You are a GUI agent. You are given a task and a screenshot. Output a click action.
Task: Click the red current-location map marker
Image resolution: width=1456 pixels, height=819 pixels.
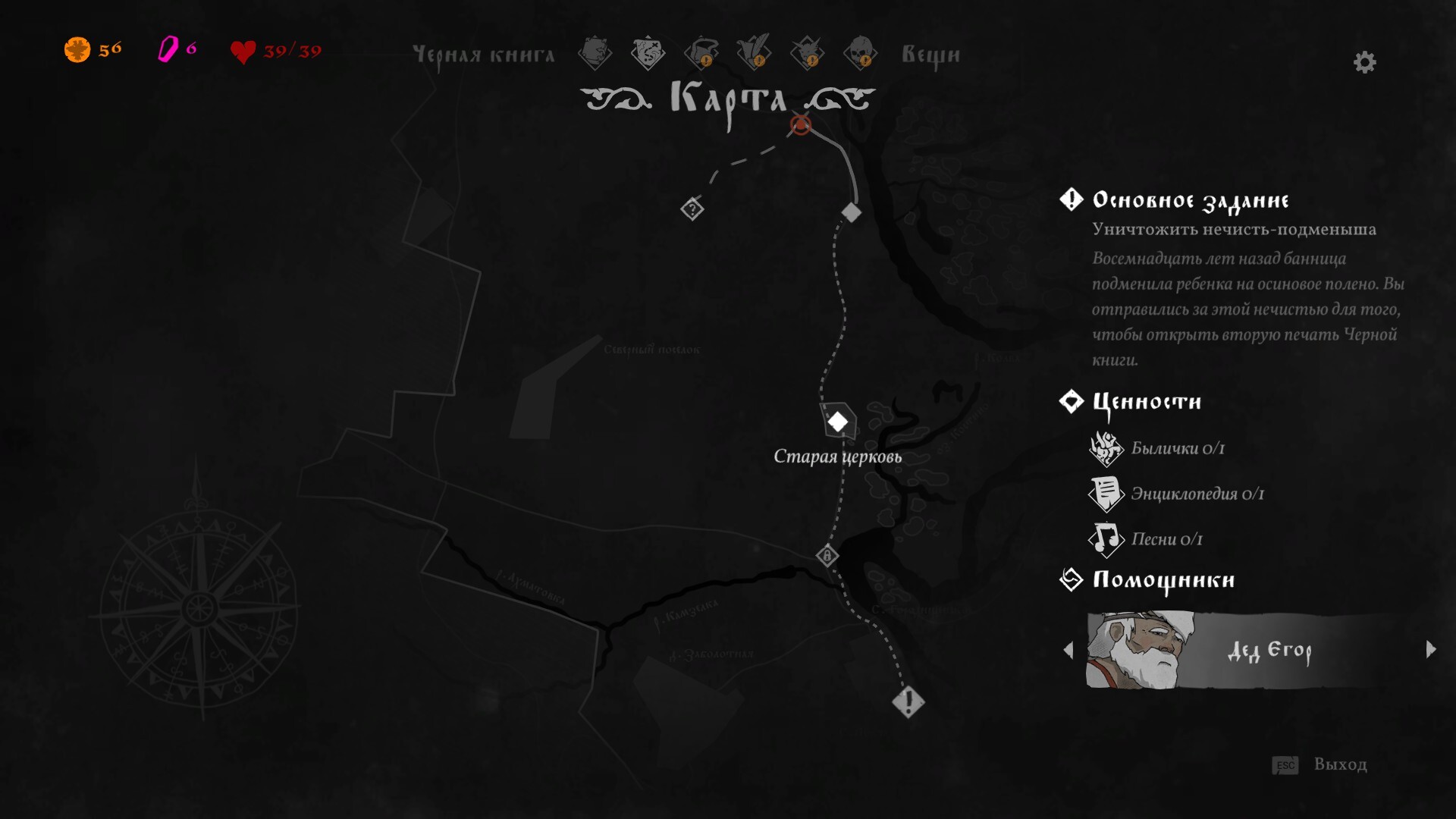801,124
